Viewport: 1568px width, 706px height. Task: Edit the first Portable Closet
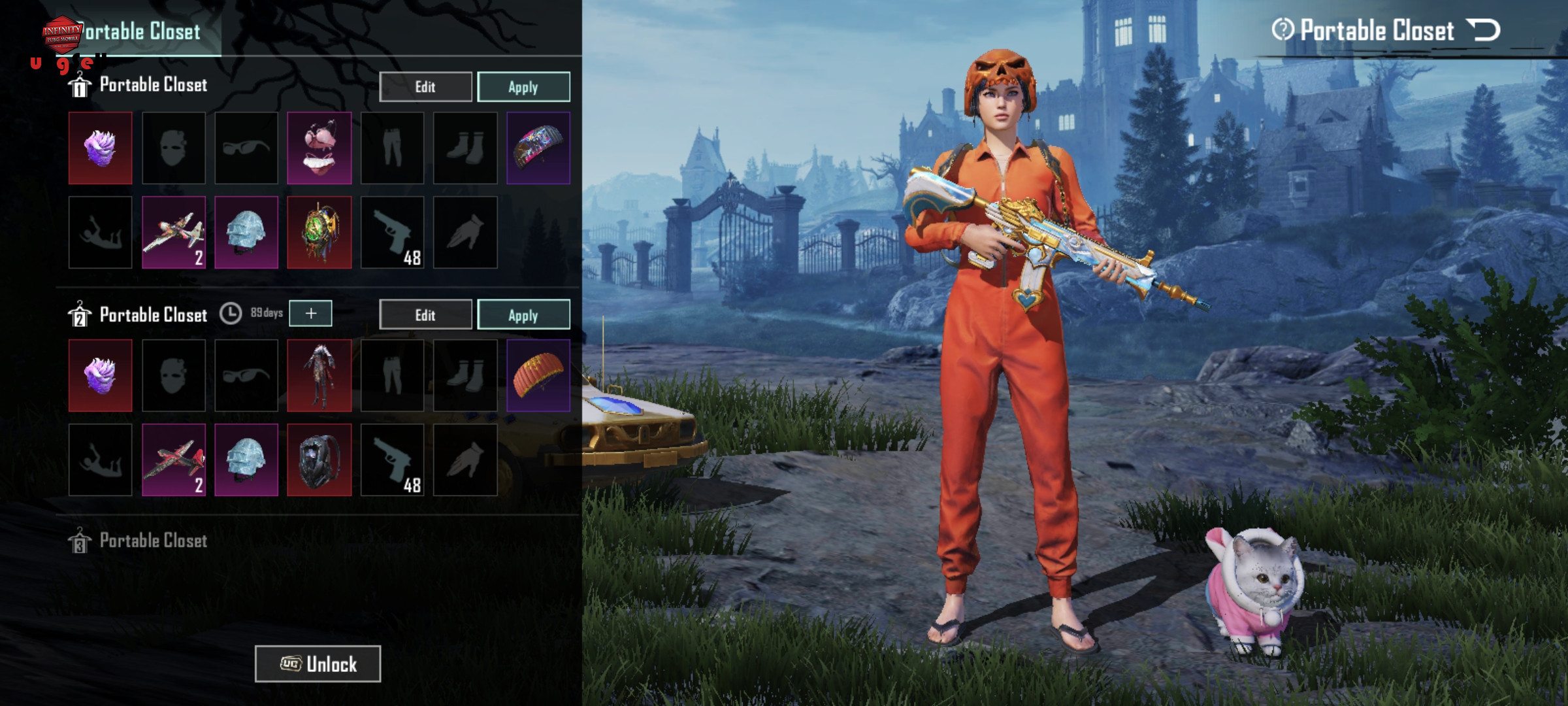(425, 87)
